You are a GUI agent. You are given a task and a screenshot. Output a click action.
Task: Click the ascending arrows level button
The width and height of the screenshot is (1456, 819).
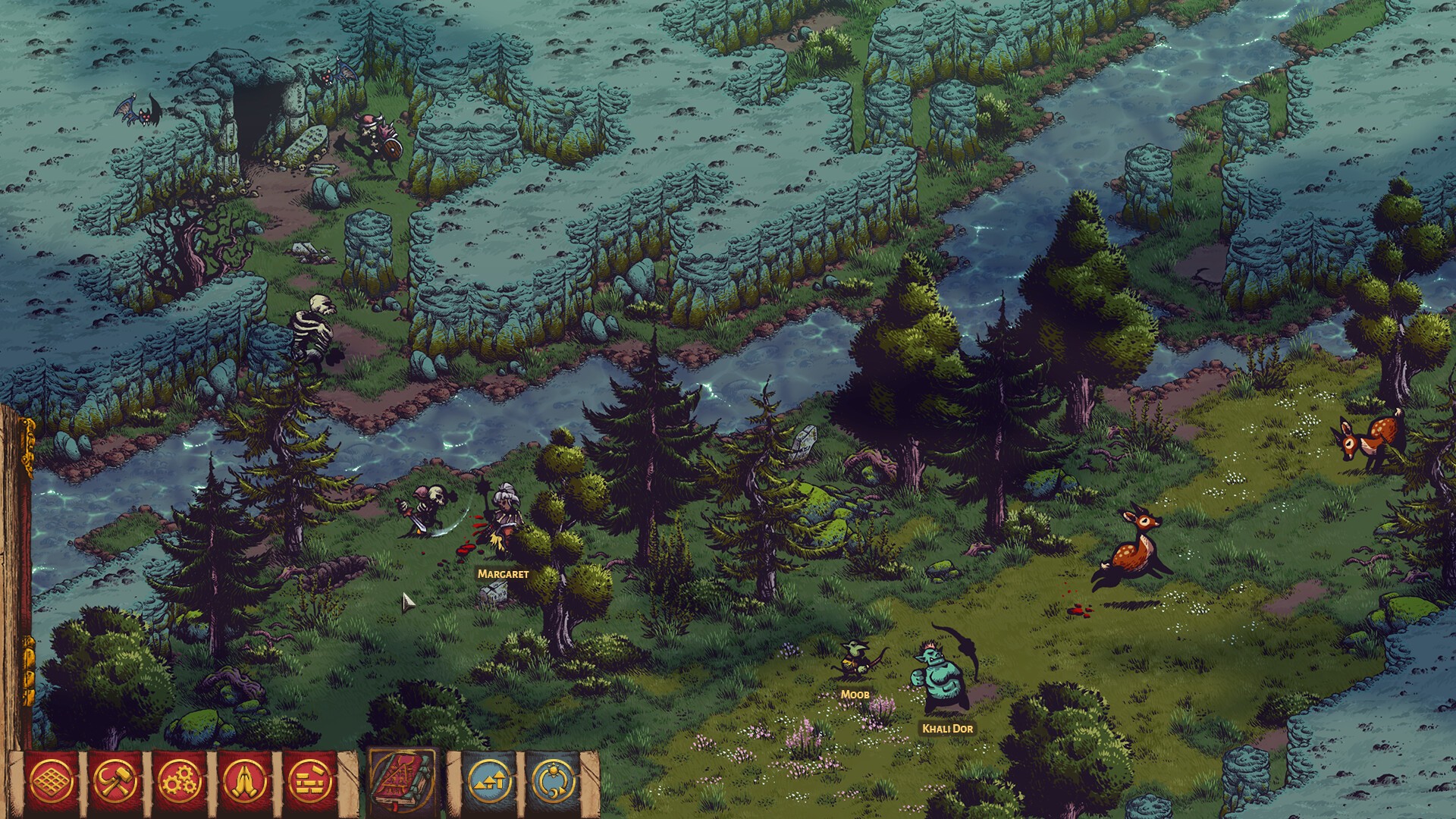[489, 781]
